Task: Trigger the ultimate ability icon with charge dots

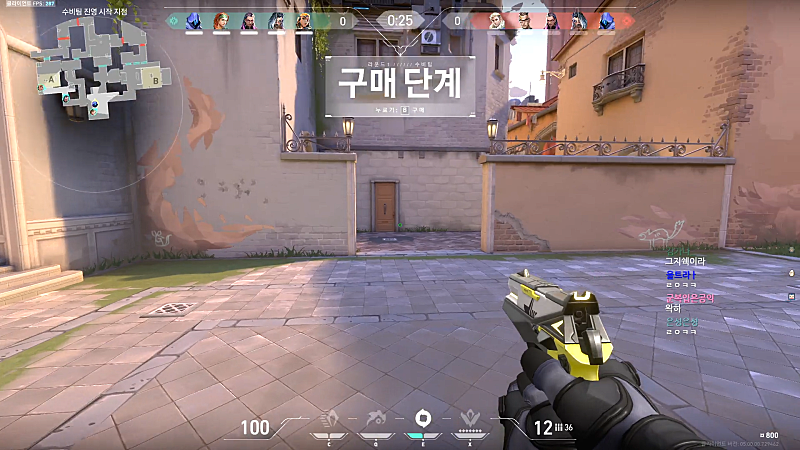Action: (469, 418)
